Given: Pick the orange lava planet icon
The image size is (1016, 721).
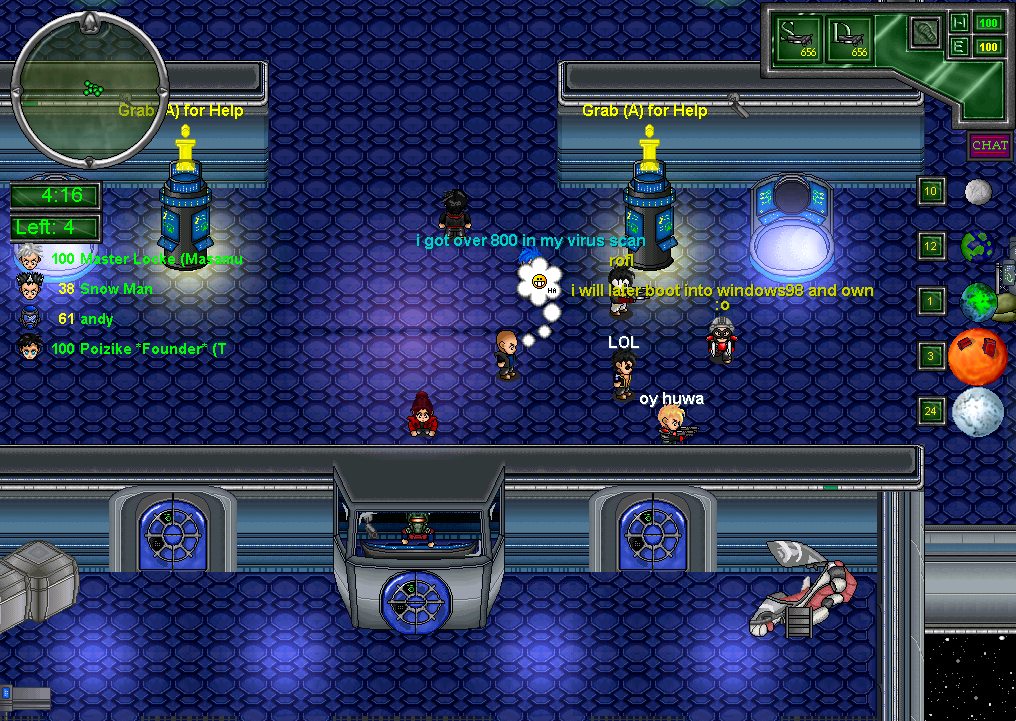Looking at the screenshot, I should (977, 357).
